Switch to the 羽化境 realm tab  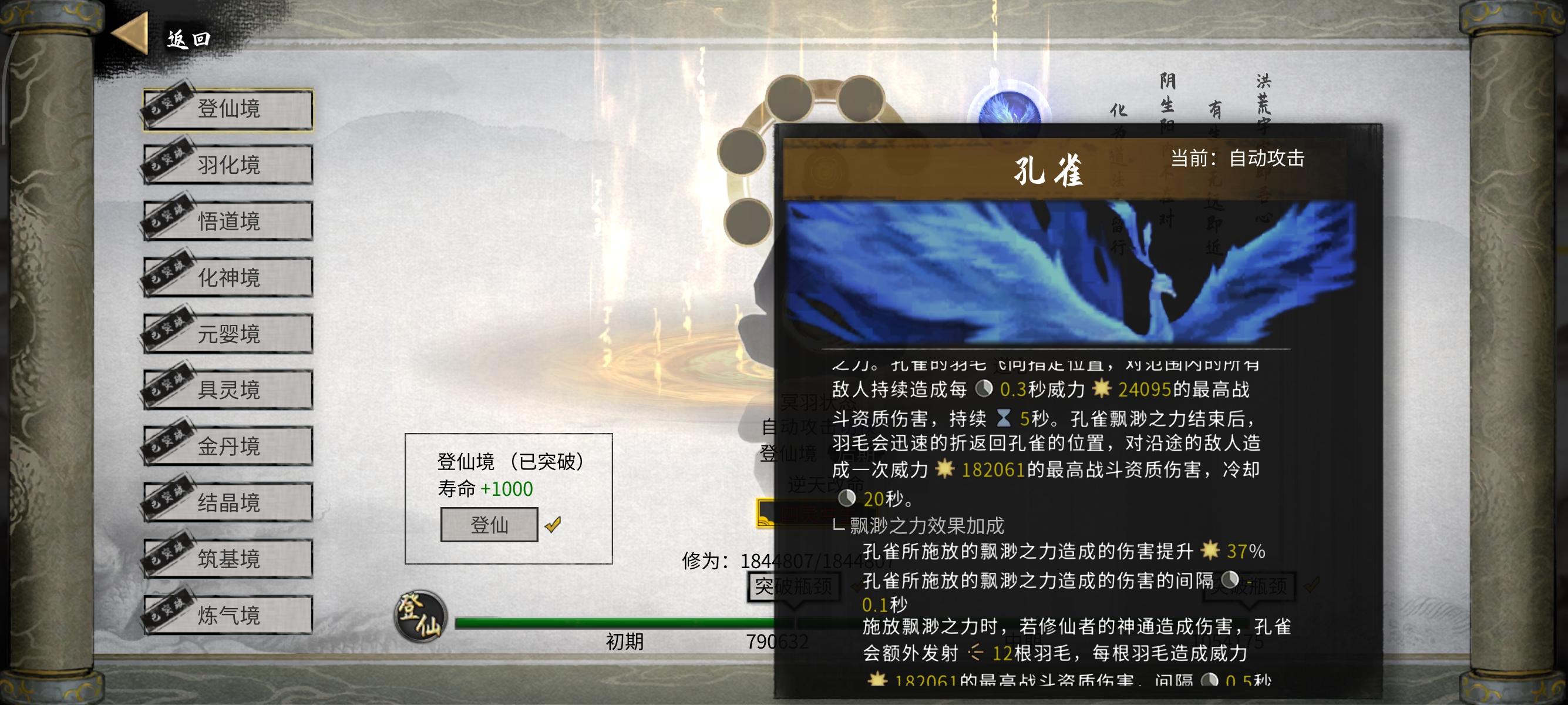[228, 165]
